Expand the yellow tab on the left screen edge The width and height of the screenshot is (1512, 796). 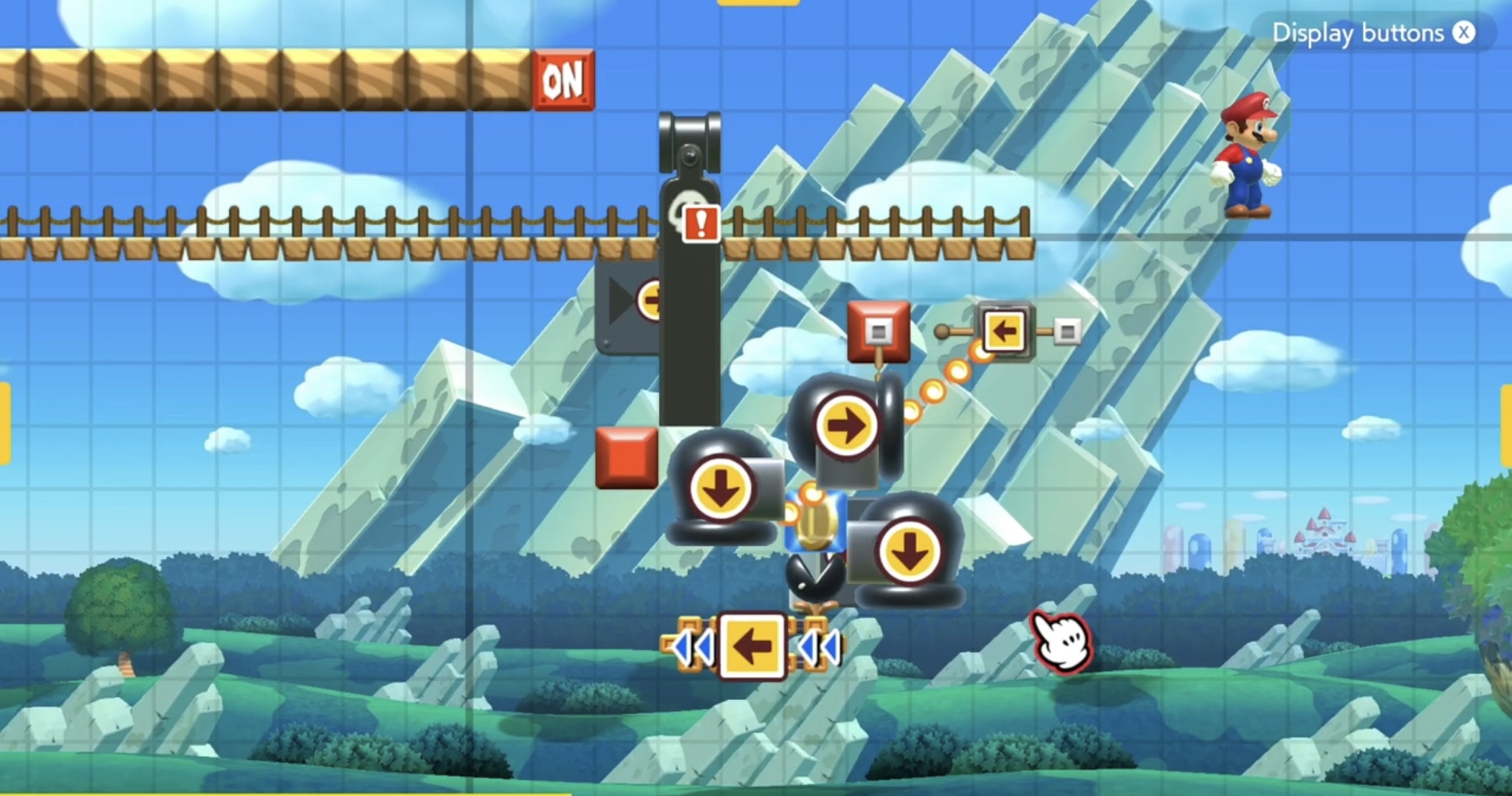click(x=6, y=402)
